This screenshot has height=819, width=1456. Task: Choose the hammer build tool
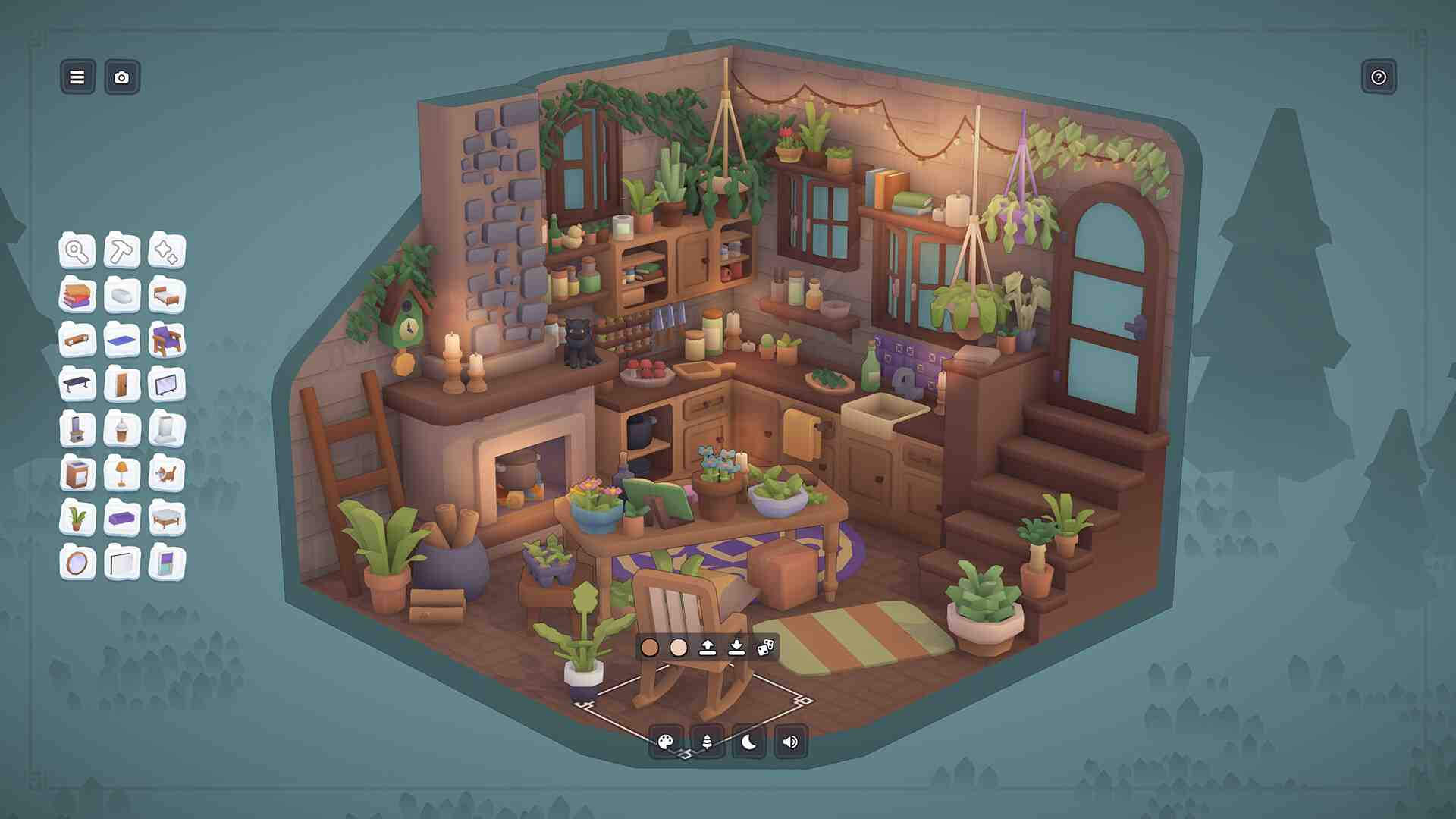(x=121, y=251)
